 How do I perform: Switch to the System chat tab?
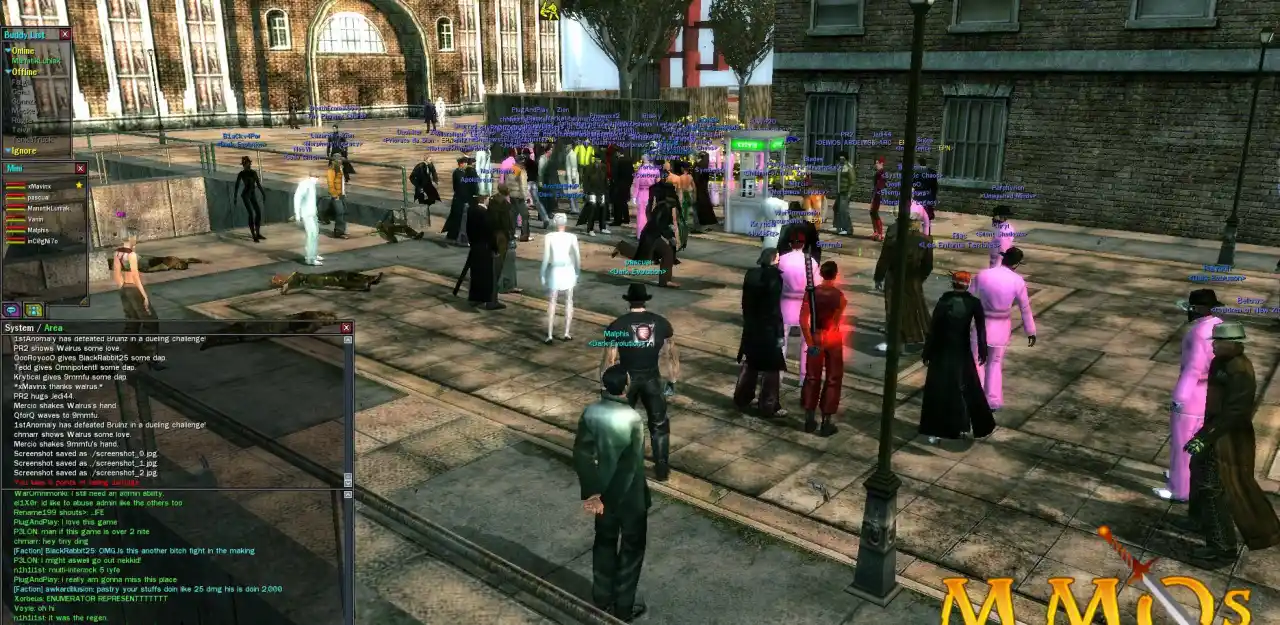pos(19,328)
